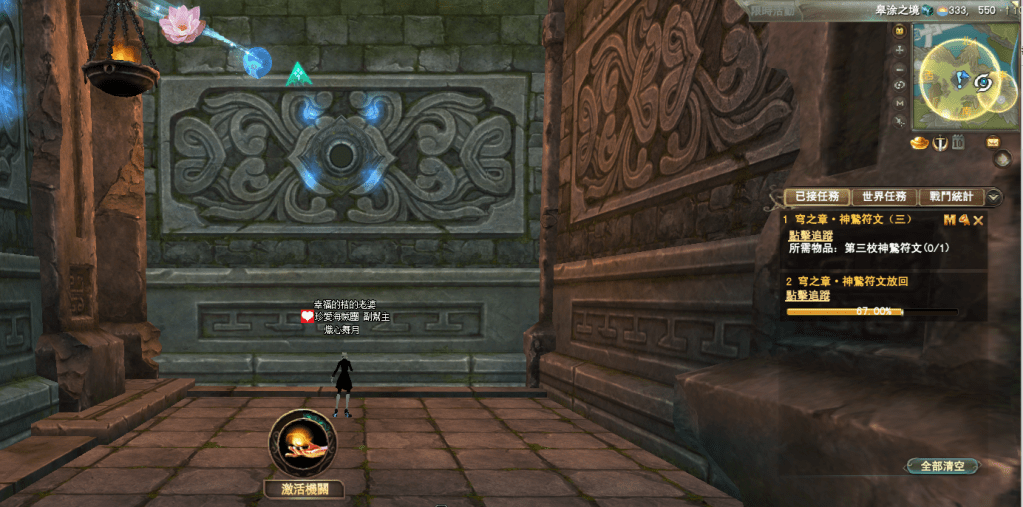Open the 世界任務 tab
The height and width of the screenshot is (507, 1023).
[x=884, y=197]
